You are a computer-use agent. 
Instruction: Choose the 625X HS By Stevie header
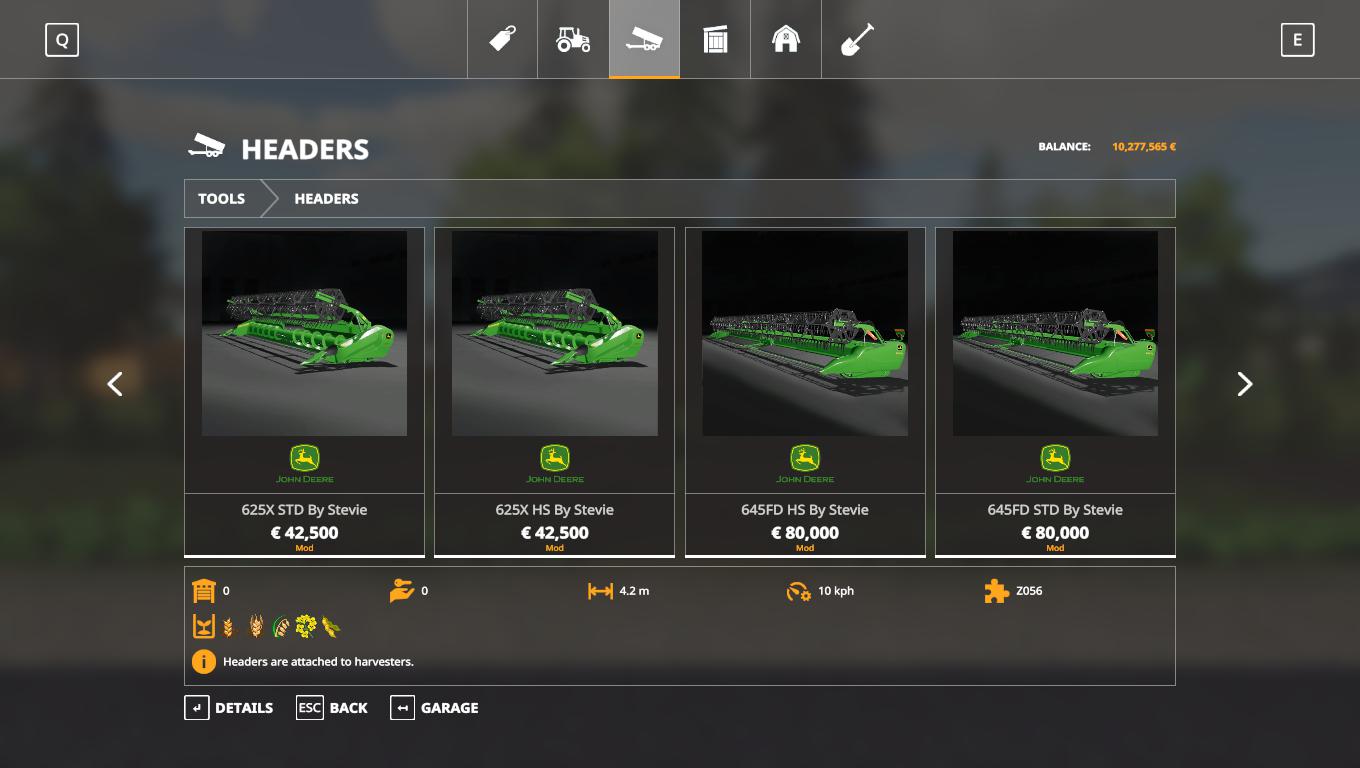click(554, 391)
